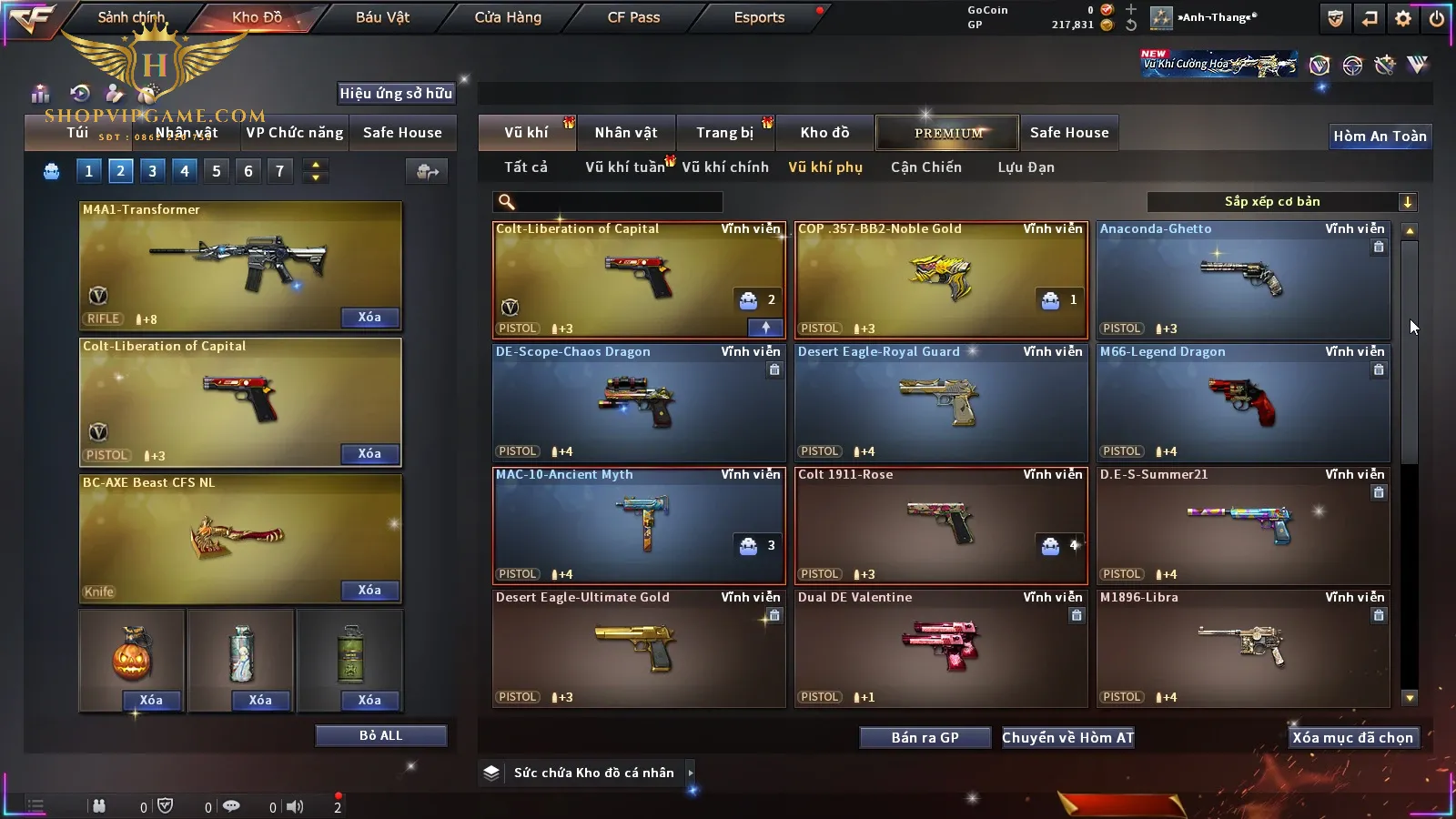
Task: Open the Cửa Hàng shop menu
Action: (508, 17)
